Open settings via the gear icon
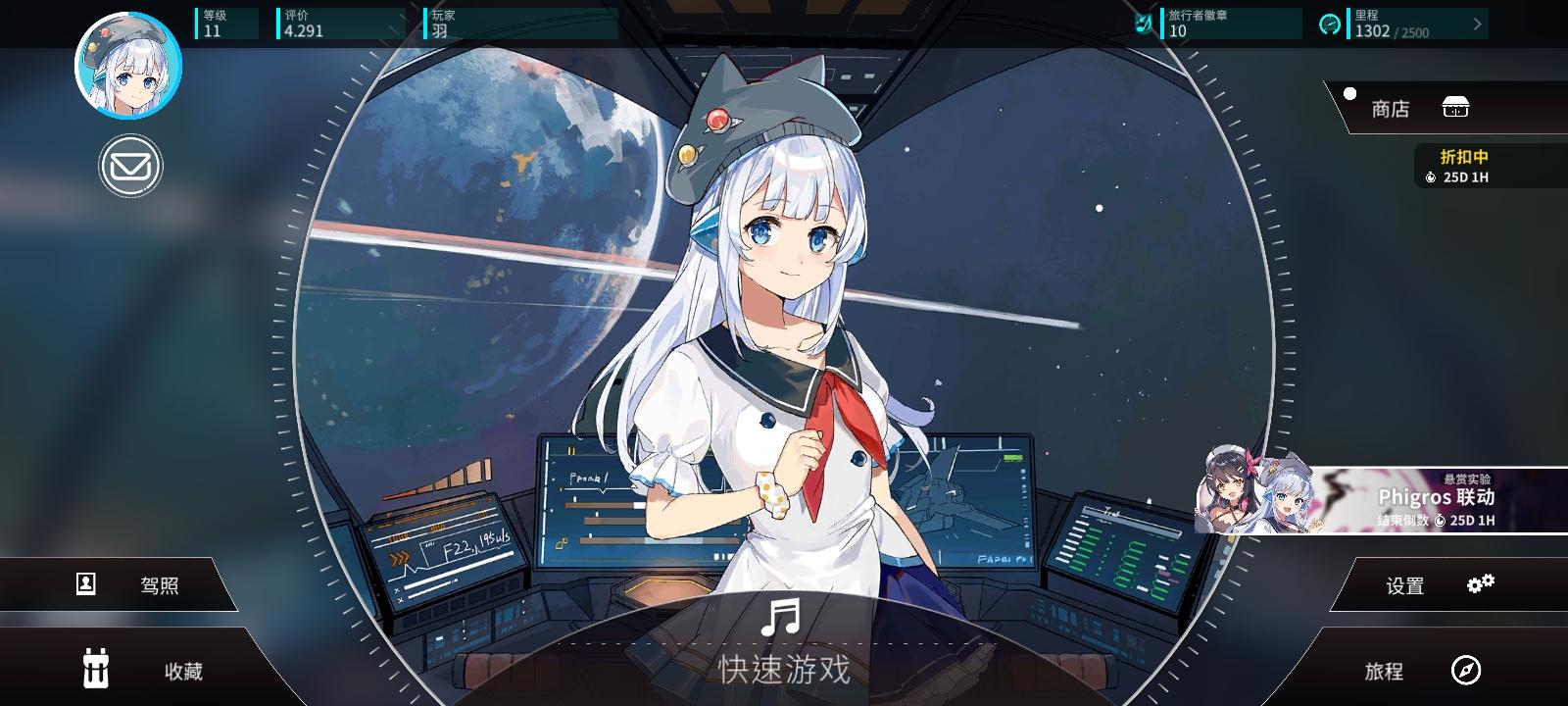This screenshot has height=706, width=1568. (x=1480, y=583)
